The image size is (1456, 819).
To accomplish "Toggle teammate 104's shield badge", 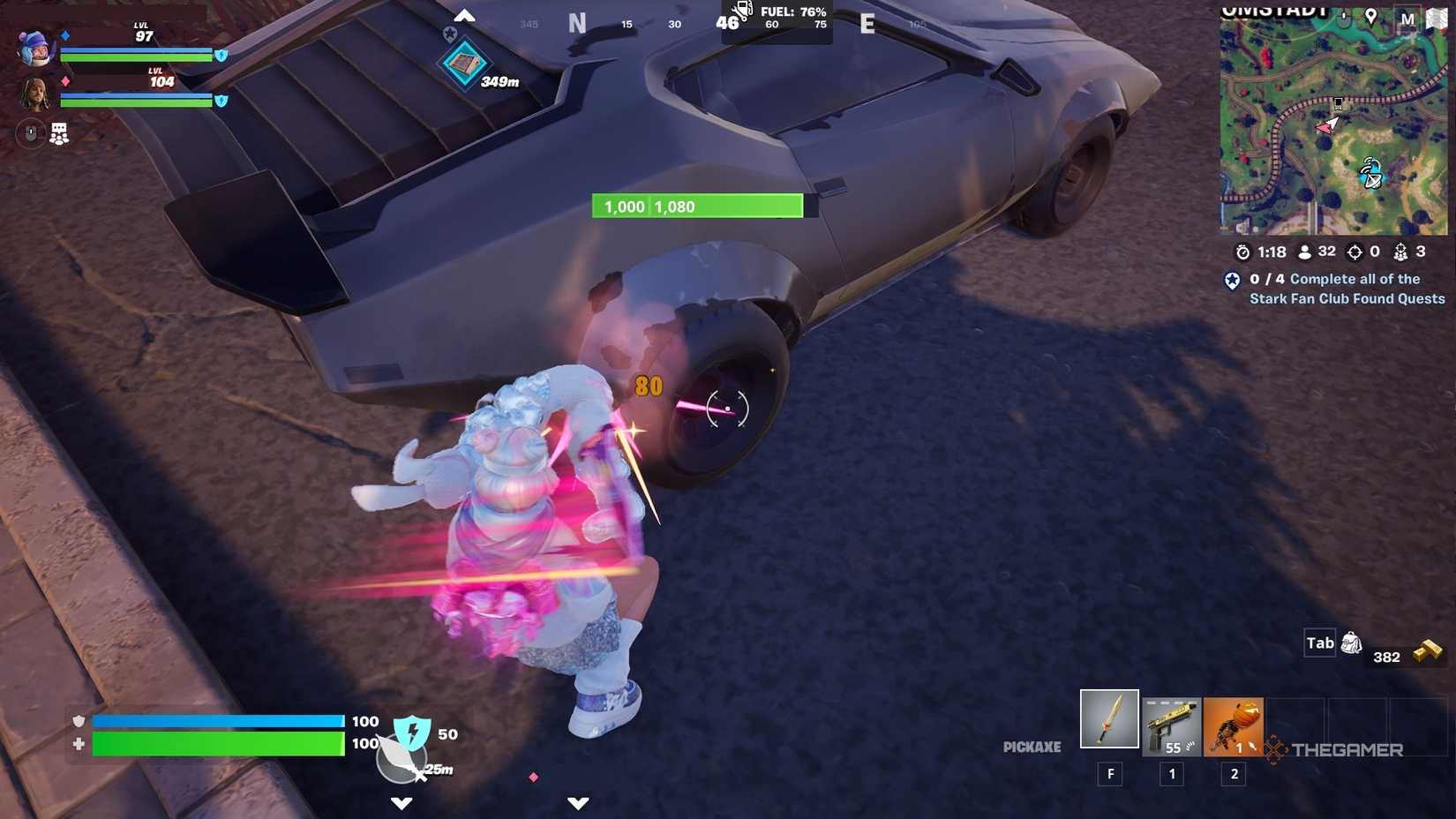I will tap(221, 100).
